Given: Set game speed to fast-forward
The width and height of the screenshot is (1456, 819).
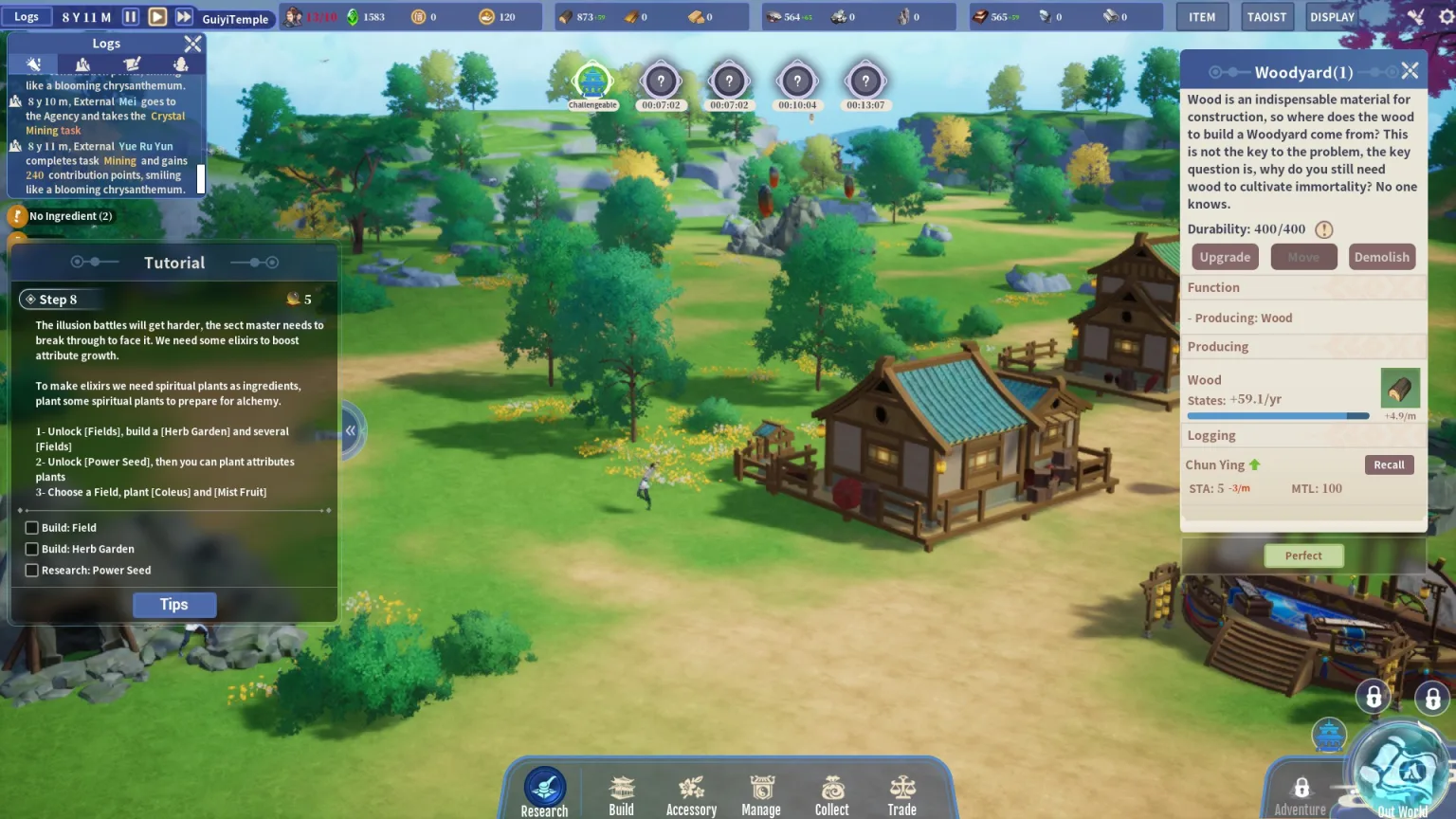Looking at the screenshot, I should pyautogui.click(x=184, y=17).
